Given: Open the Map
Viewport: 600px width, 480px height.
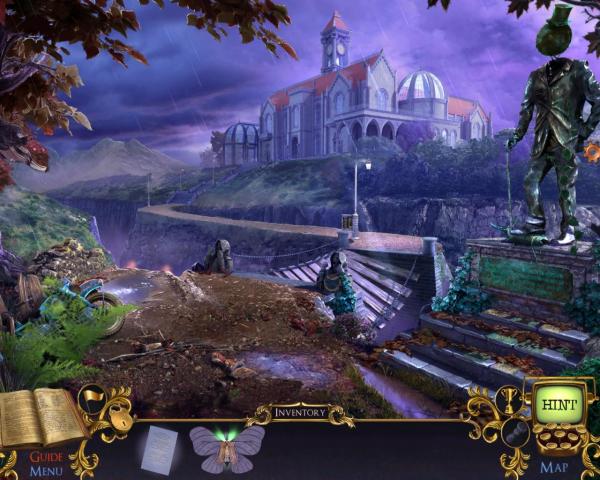Looking at the screenshot, I should tap(555, 467).
